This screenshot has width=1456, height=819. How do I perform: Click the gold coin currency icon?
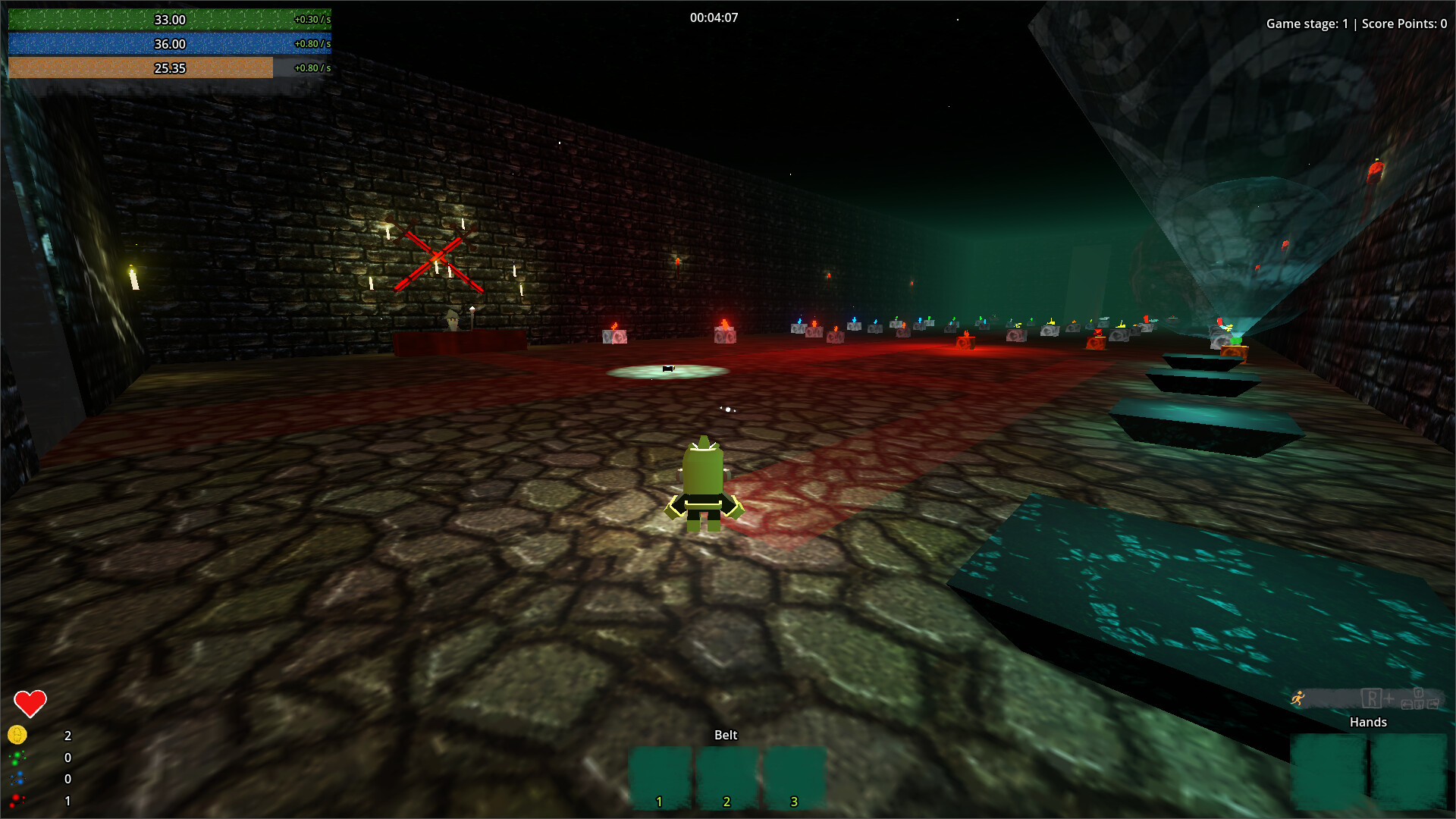point(17,734)
